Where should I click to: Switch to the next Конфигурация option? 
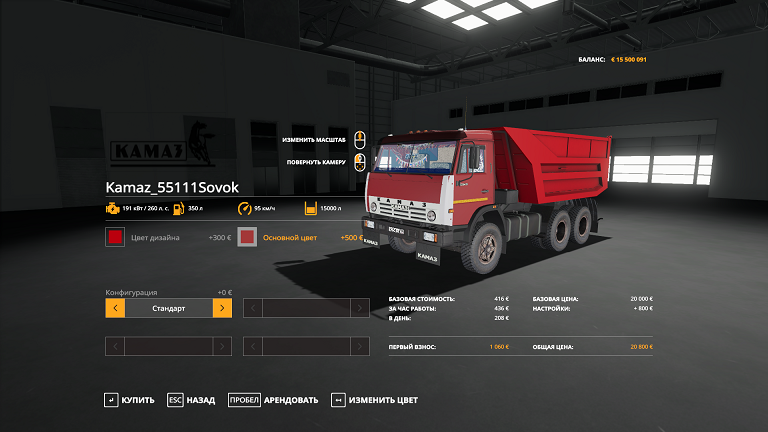tap(222, 308)
